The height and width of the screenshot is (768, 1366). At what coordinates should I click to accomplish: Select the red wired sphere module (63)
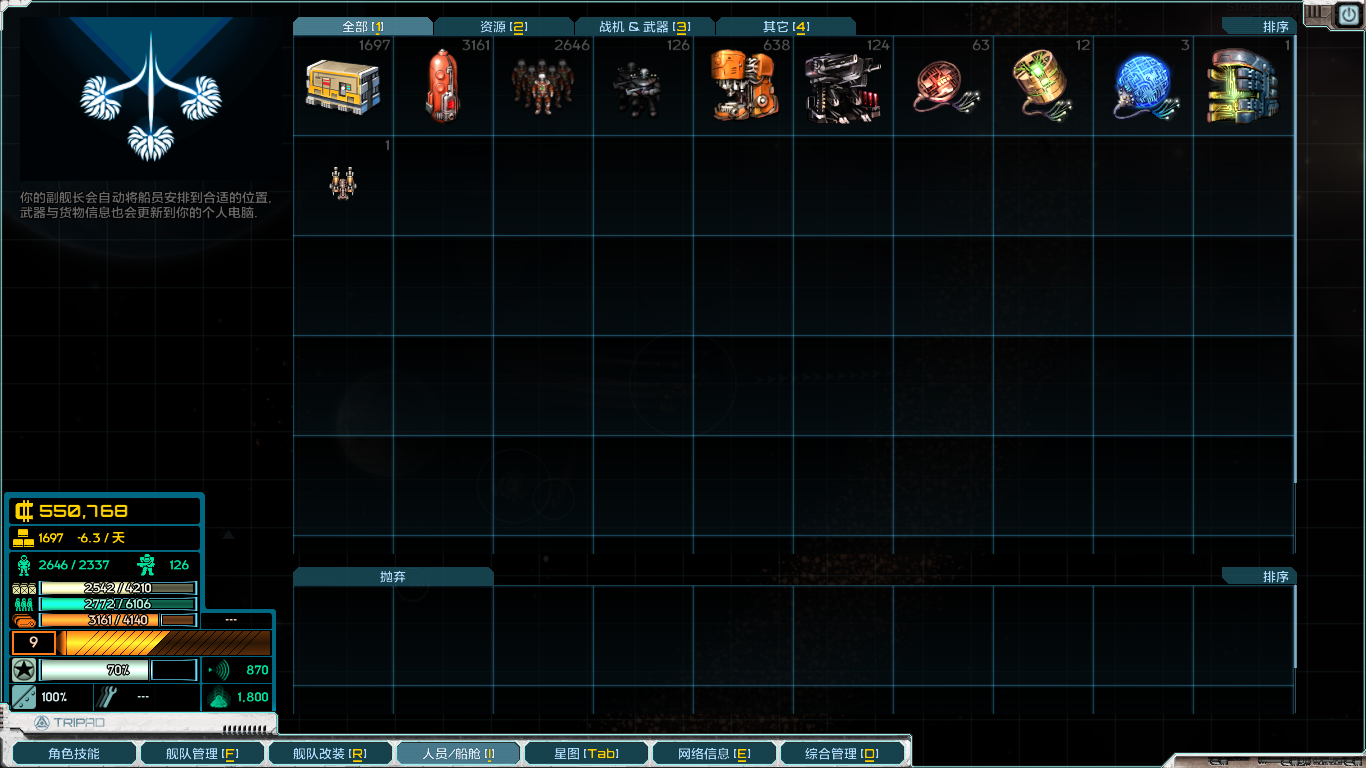[x=941, y=87]
